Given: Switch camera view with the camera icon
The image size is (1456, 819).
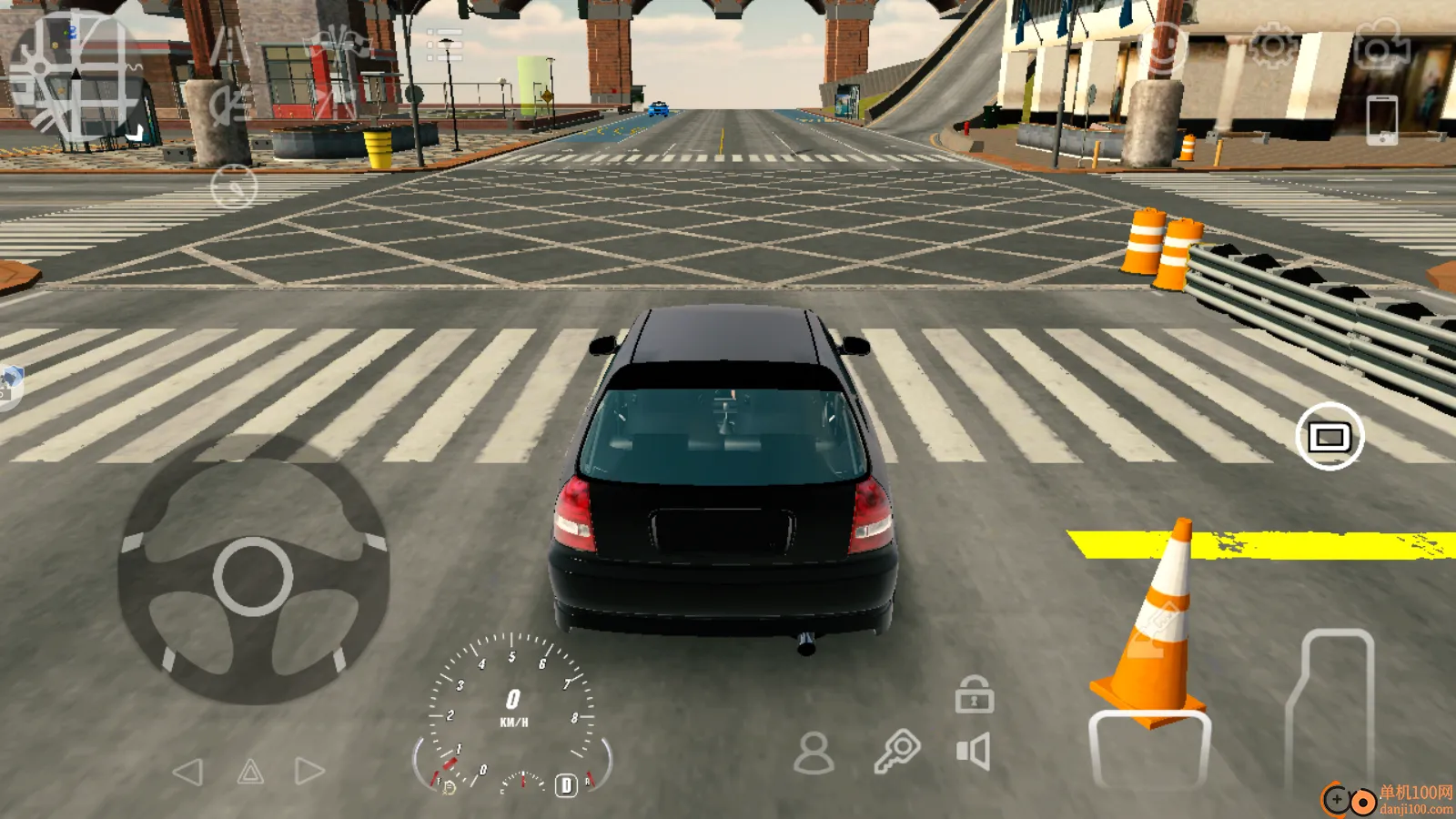Looking at the screenshot, I should coord(1380,45).
